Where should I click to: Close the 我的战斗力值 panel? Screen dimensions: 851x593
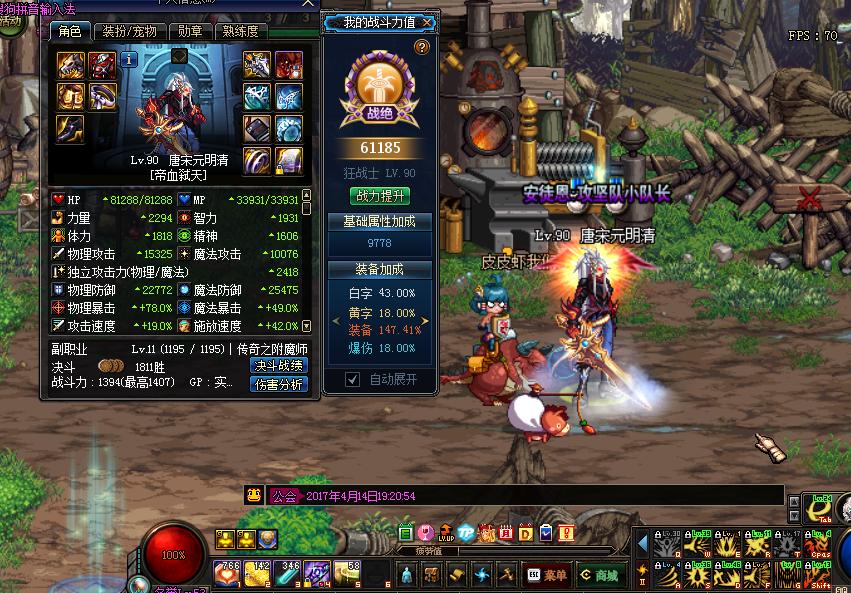(x=428, y=22)
